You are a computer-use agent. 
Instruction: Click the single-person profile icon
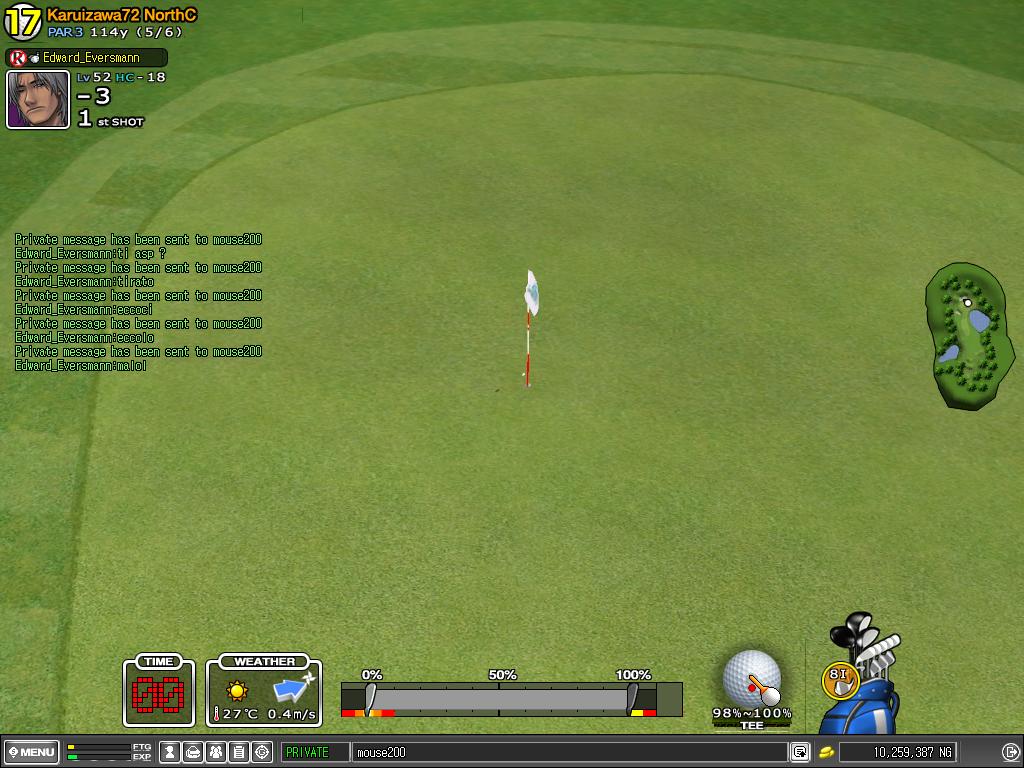pyautogui.click(x=170, y=752)
